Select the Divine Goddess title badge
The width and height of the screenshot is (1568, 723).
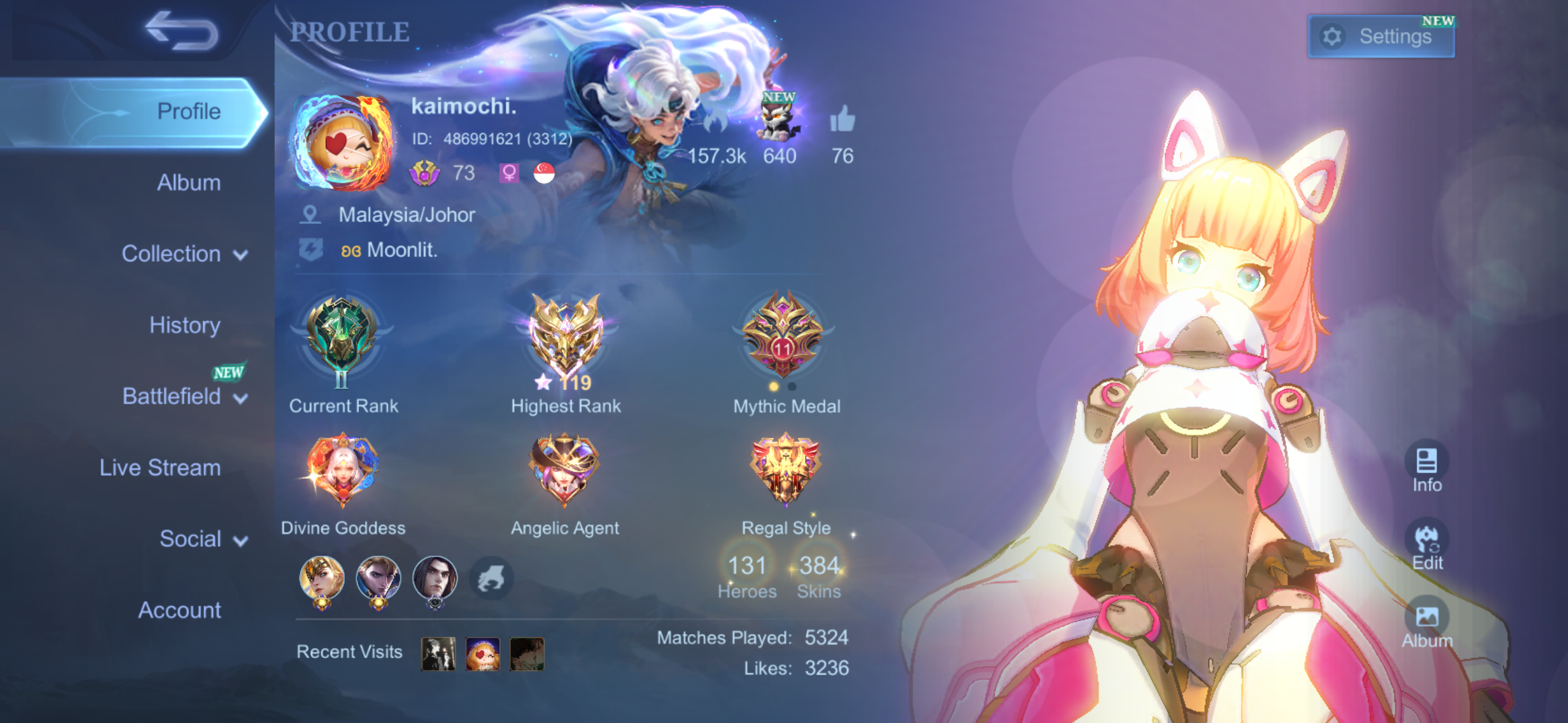342,470
